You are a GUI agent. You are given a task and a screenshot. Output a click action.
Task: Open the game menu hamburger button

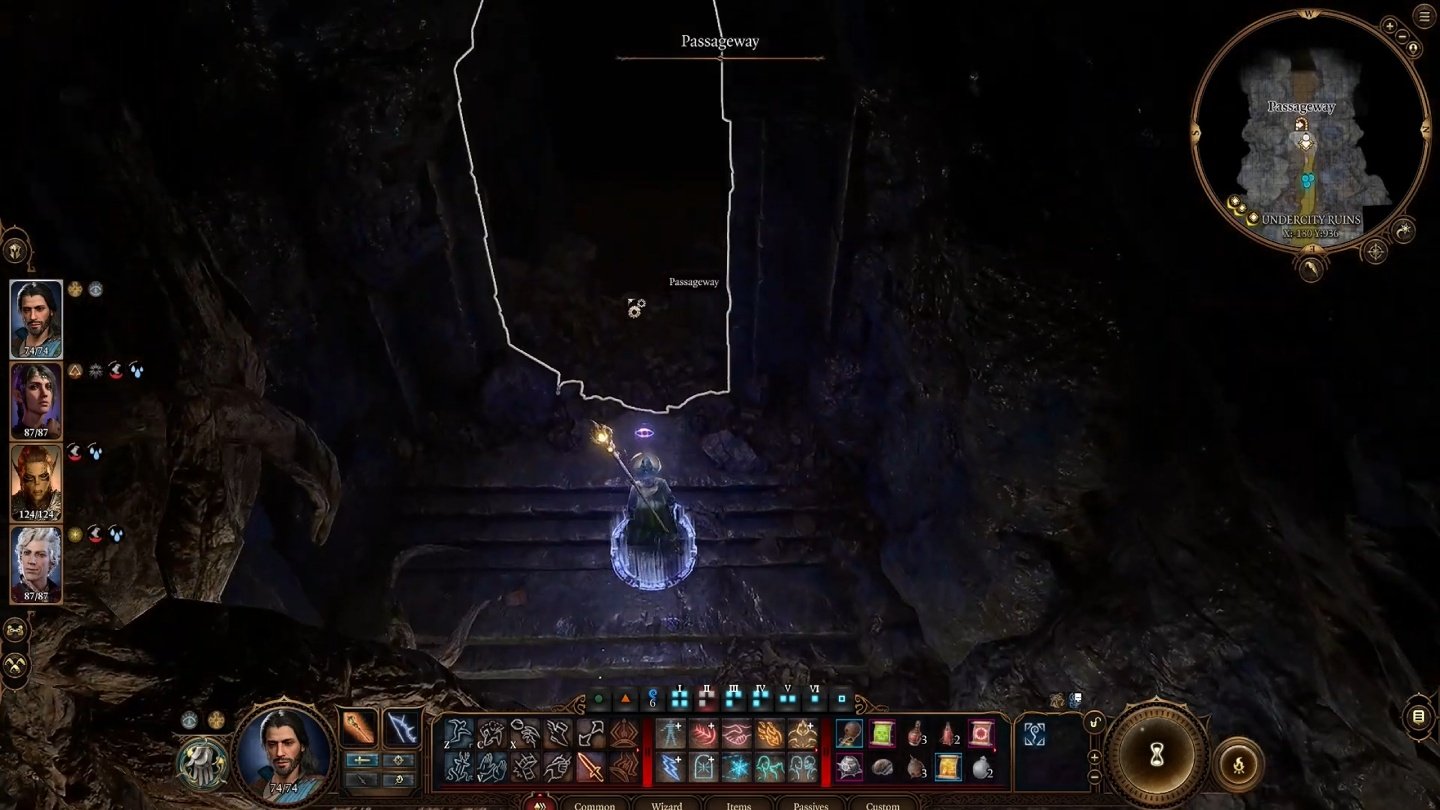tap(1424, 15)
